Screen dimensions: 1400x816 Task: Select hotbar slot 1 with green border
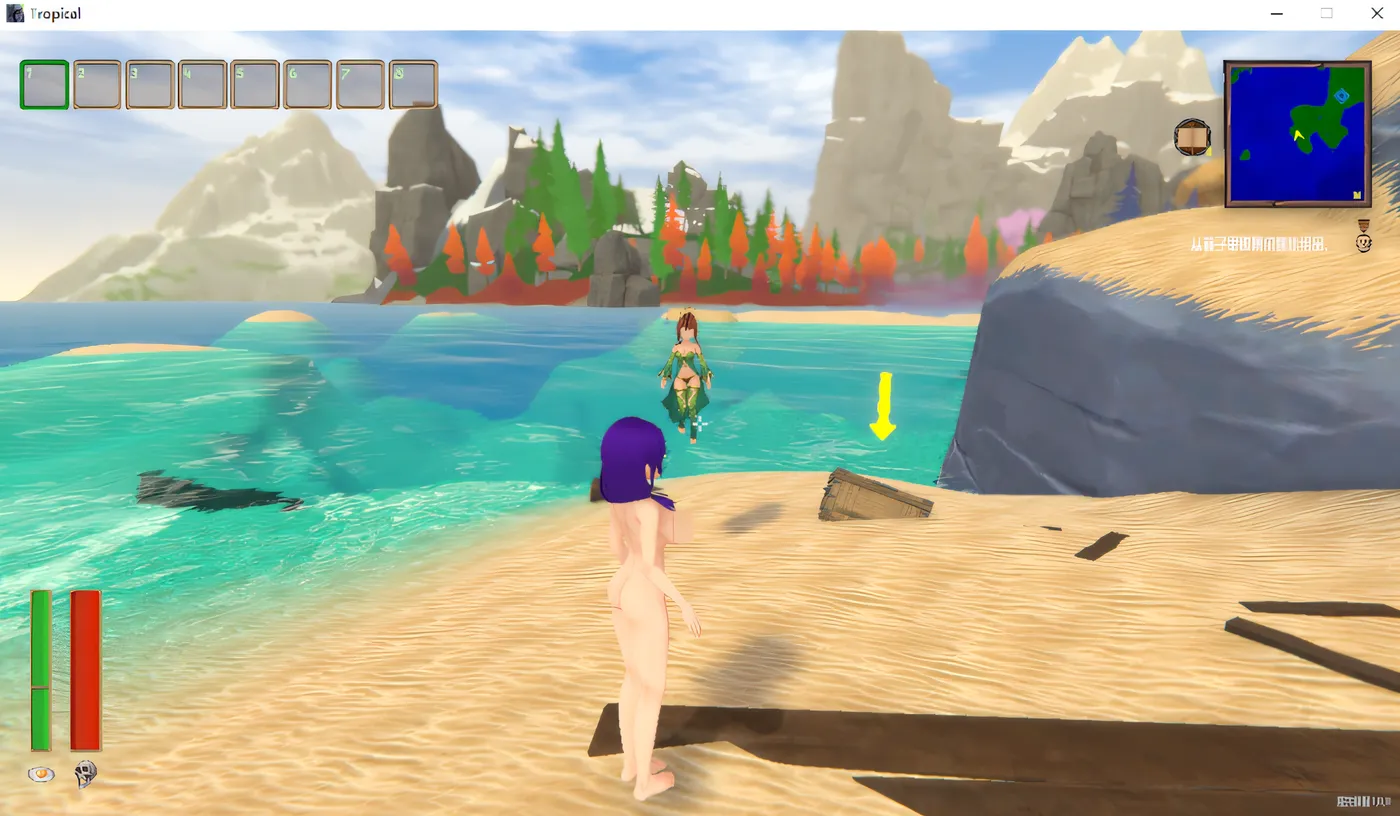pyautogui.click(x=44, y=85)
